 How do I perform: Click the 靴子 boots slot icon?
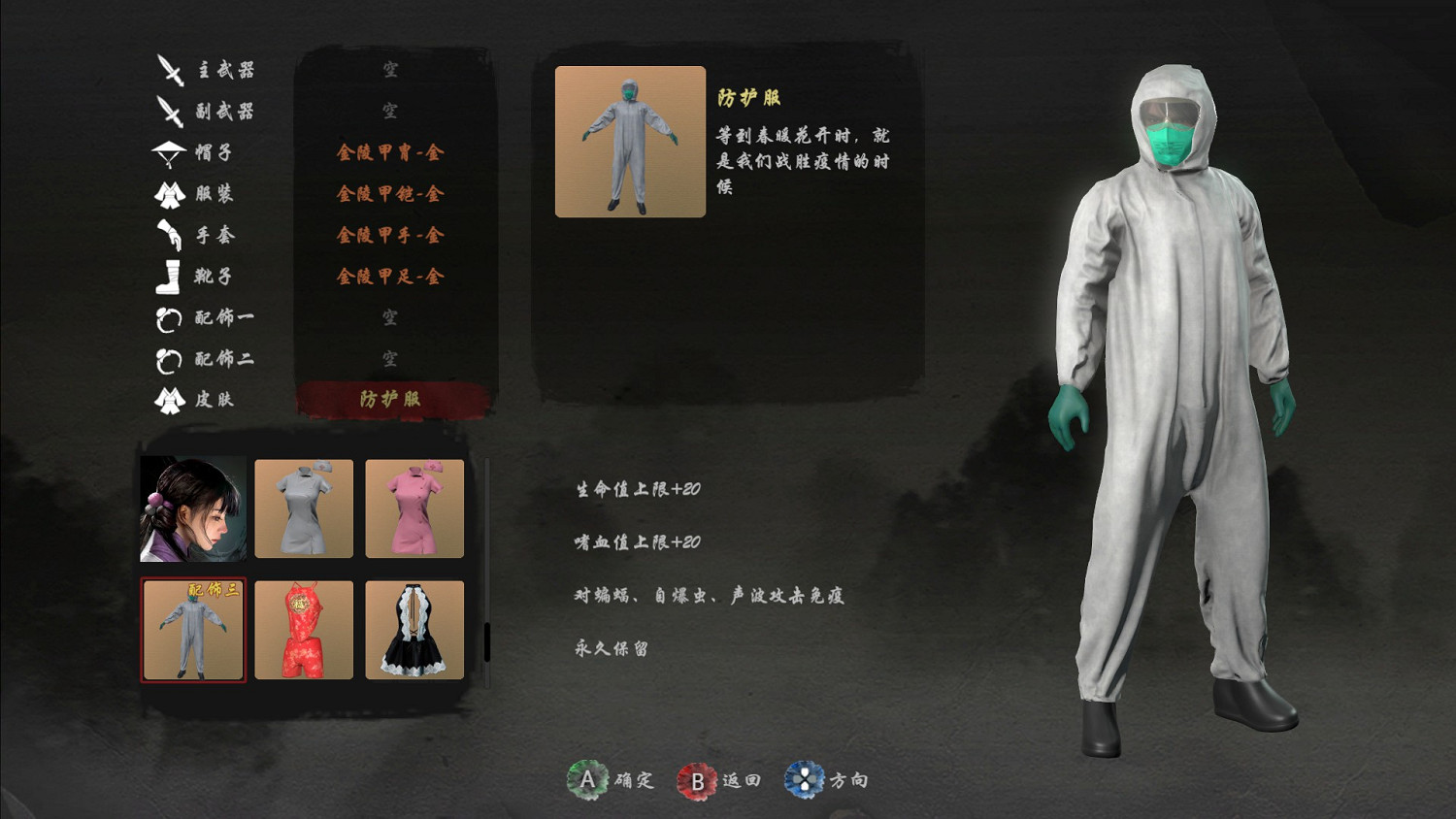171,277
